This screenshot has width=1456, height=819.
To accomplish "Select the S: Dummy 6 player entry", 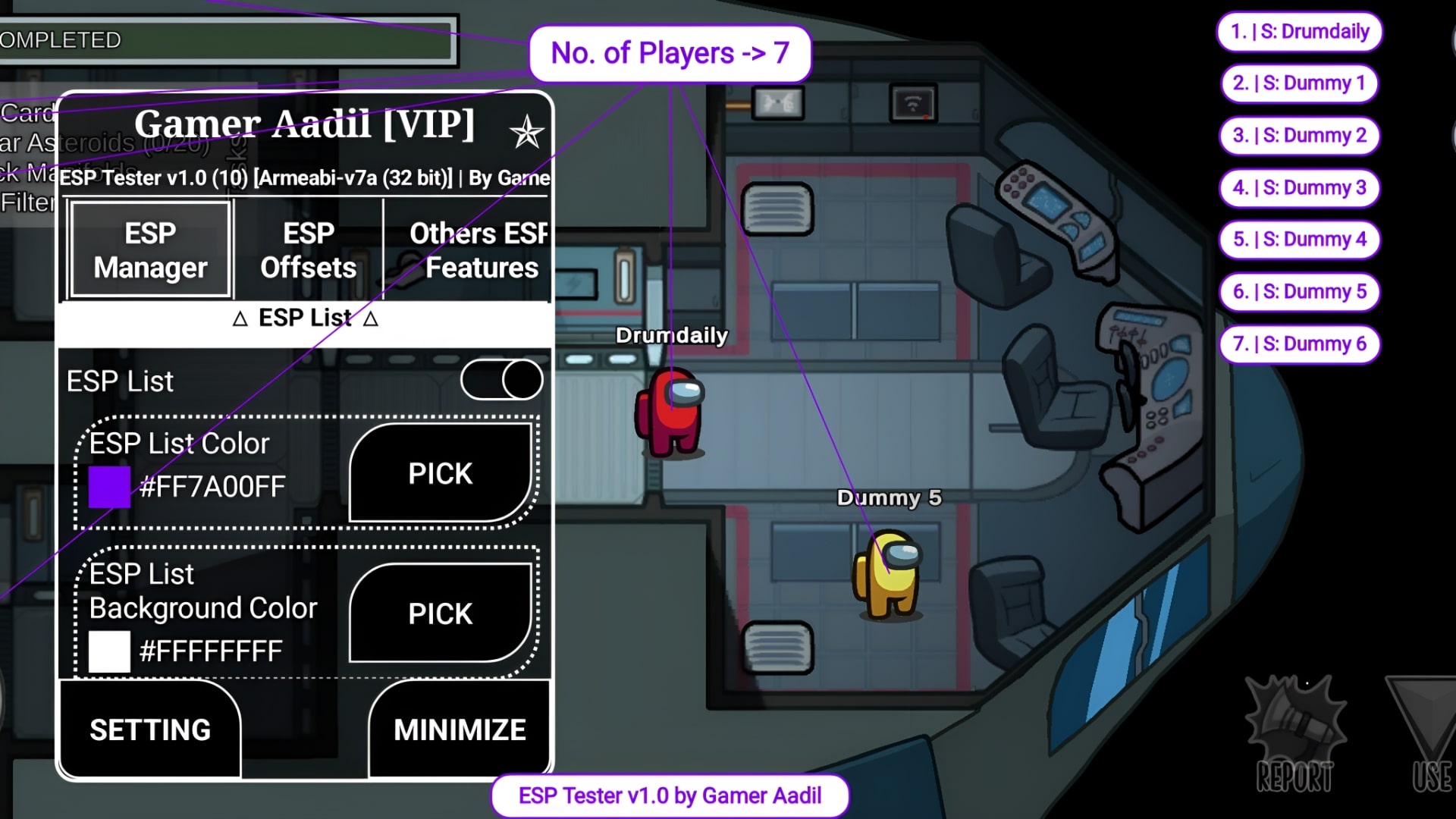I will tap(1299, 344).
